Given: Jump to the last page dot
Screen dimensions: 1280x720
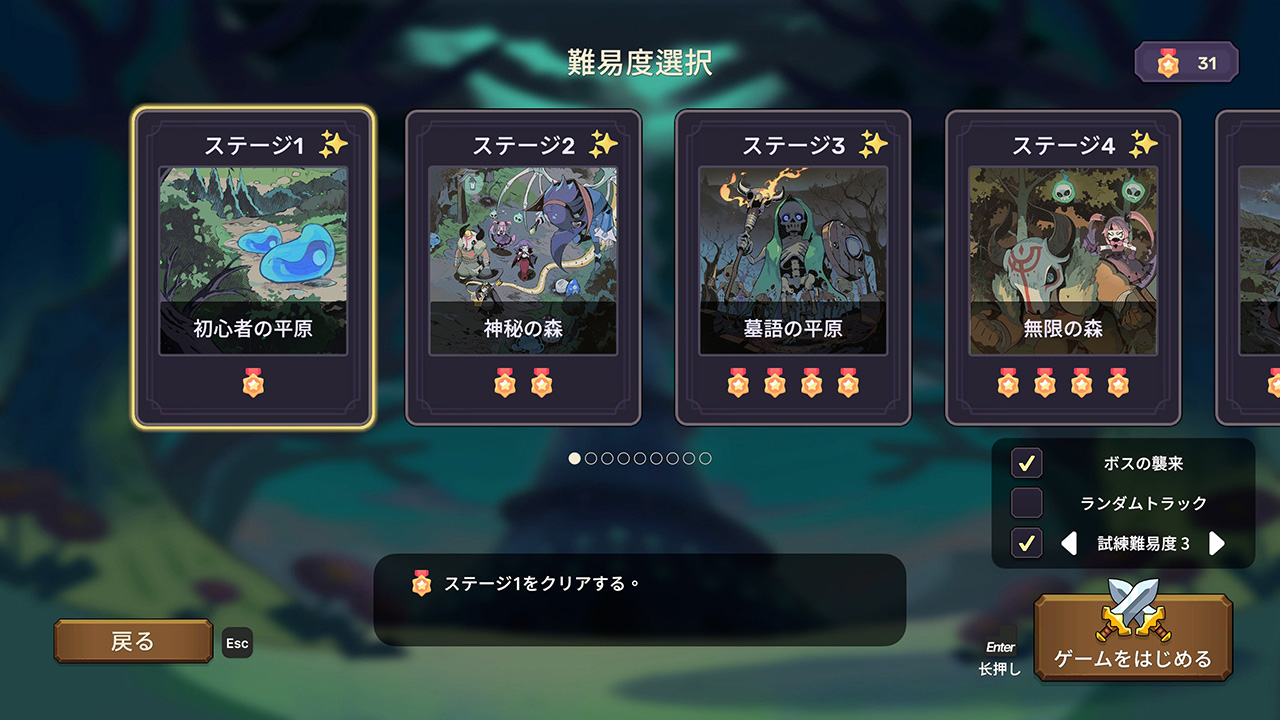Looking at the screenshot, I should [x=705, y=458].
